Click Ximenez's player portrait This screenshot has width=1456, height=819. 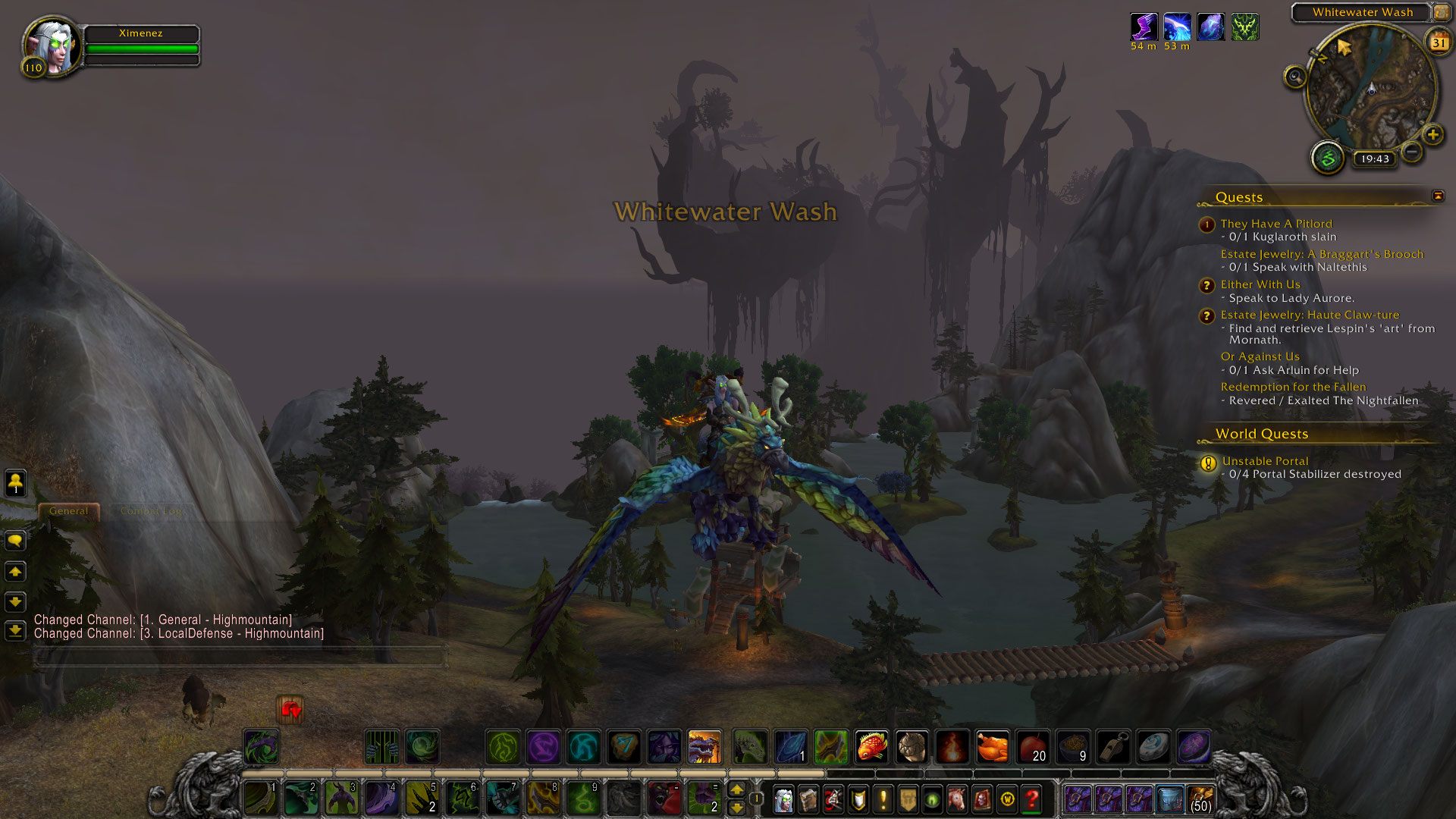pos(52,45)
